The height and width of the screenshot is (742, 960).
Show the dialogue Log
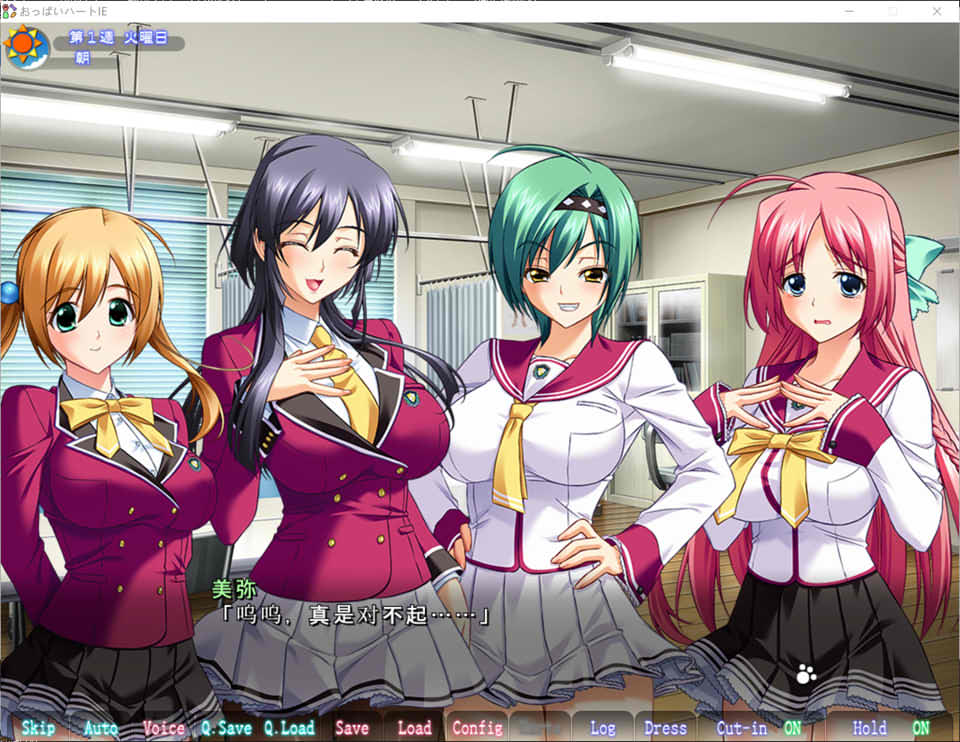point(603,728)
